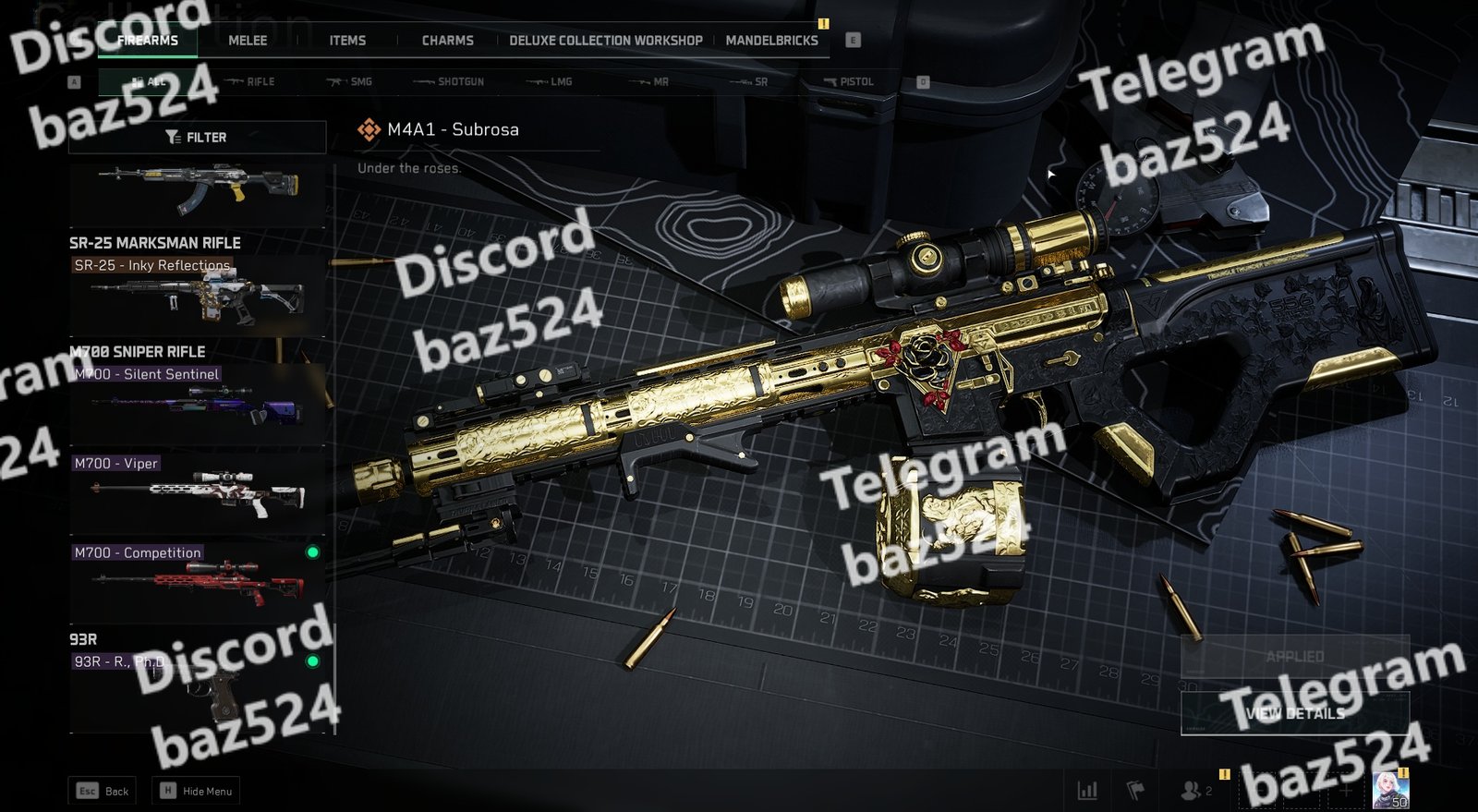
Task: Show only SMG skins
Action: pyautogui.click(x=350, y=82)
